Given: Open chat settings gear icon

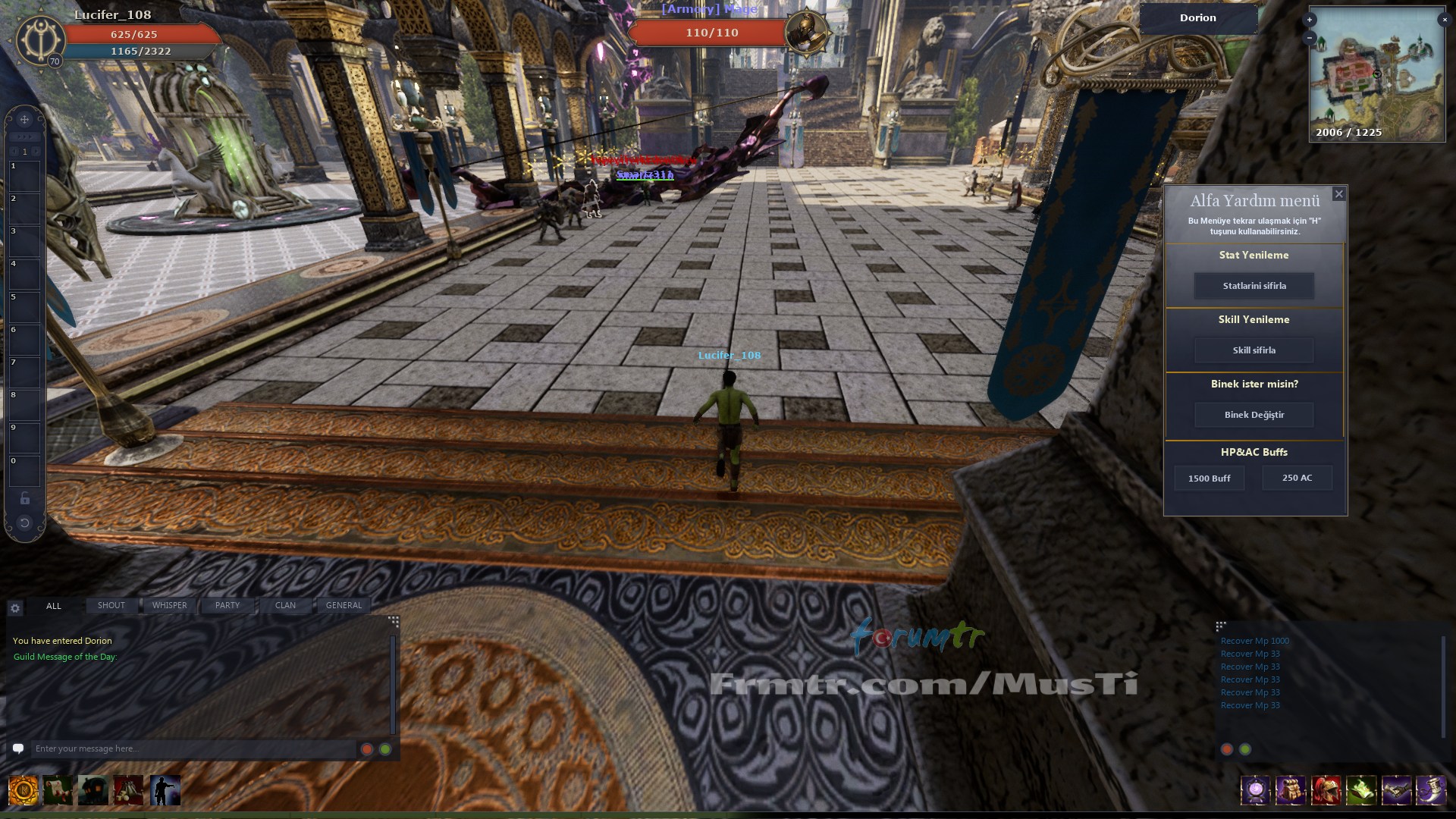Looking at the screenshot, I should point(15,607).
